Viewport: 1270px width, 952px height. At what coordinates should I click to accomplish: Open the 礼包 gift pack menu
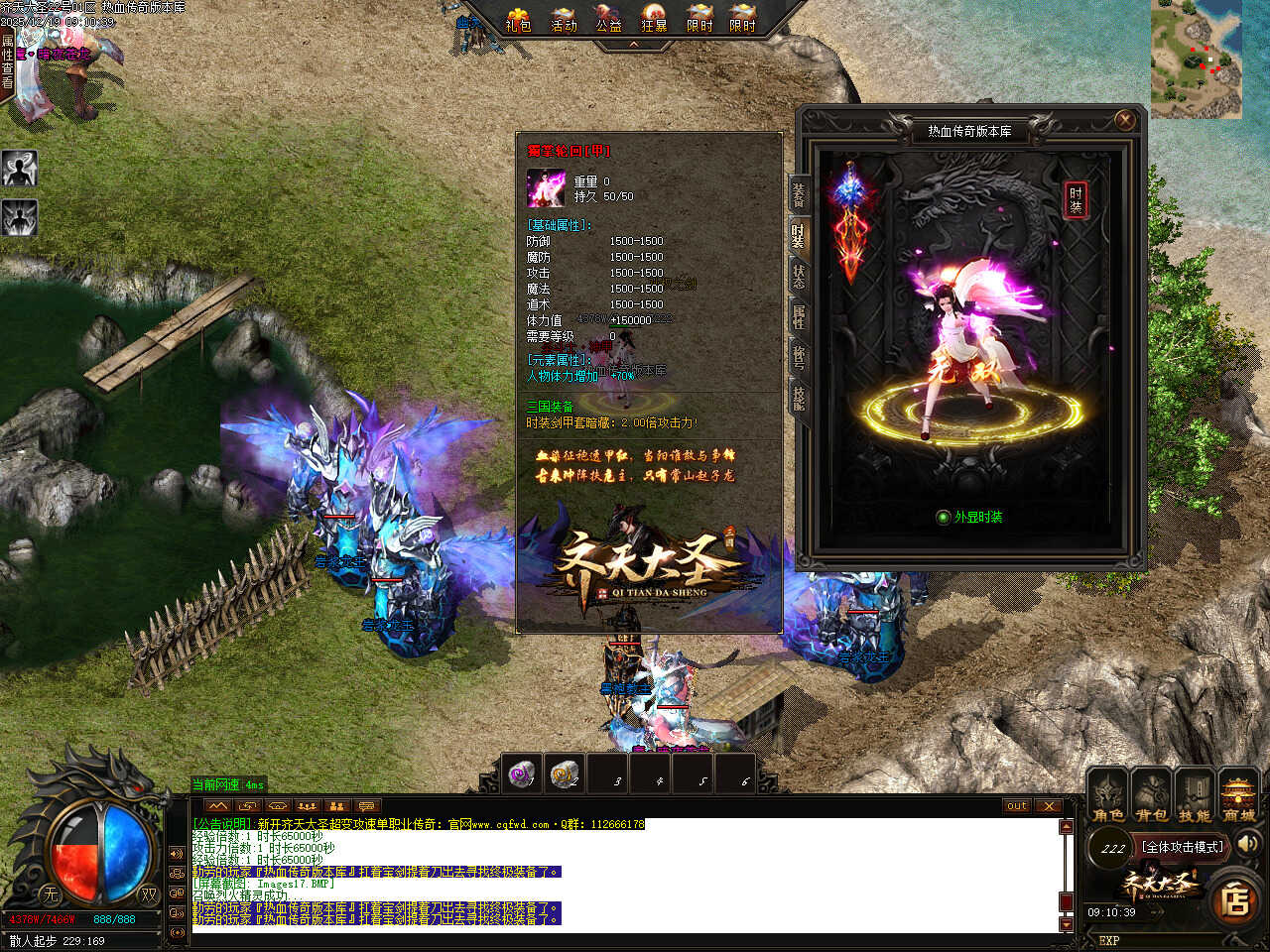518,19
